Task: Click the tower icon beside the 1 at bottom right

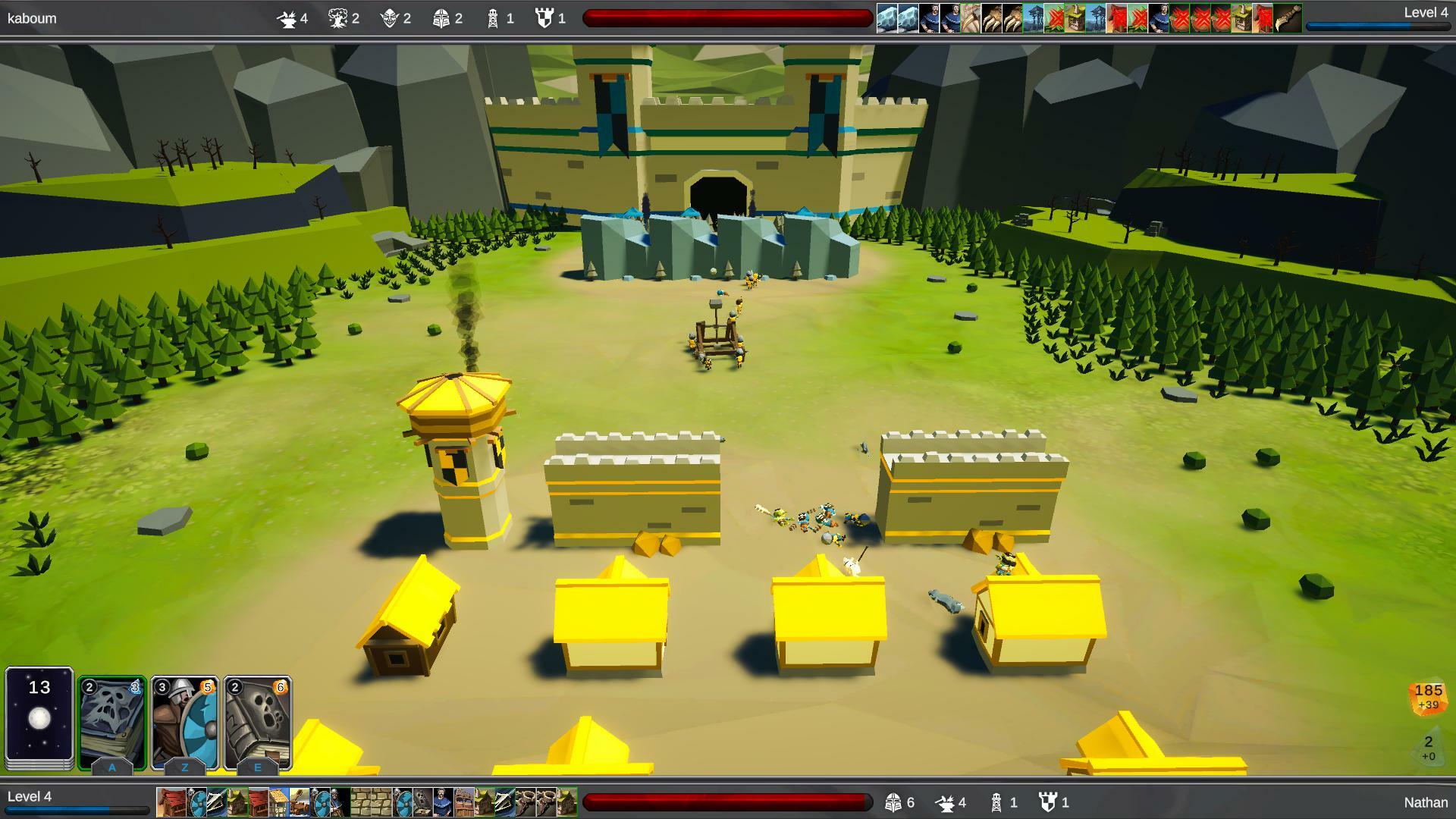Action: tap(996, 802)
